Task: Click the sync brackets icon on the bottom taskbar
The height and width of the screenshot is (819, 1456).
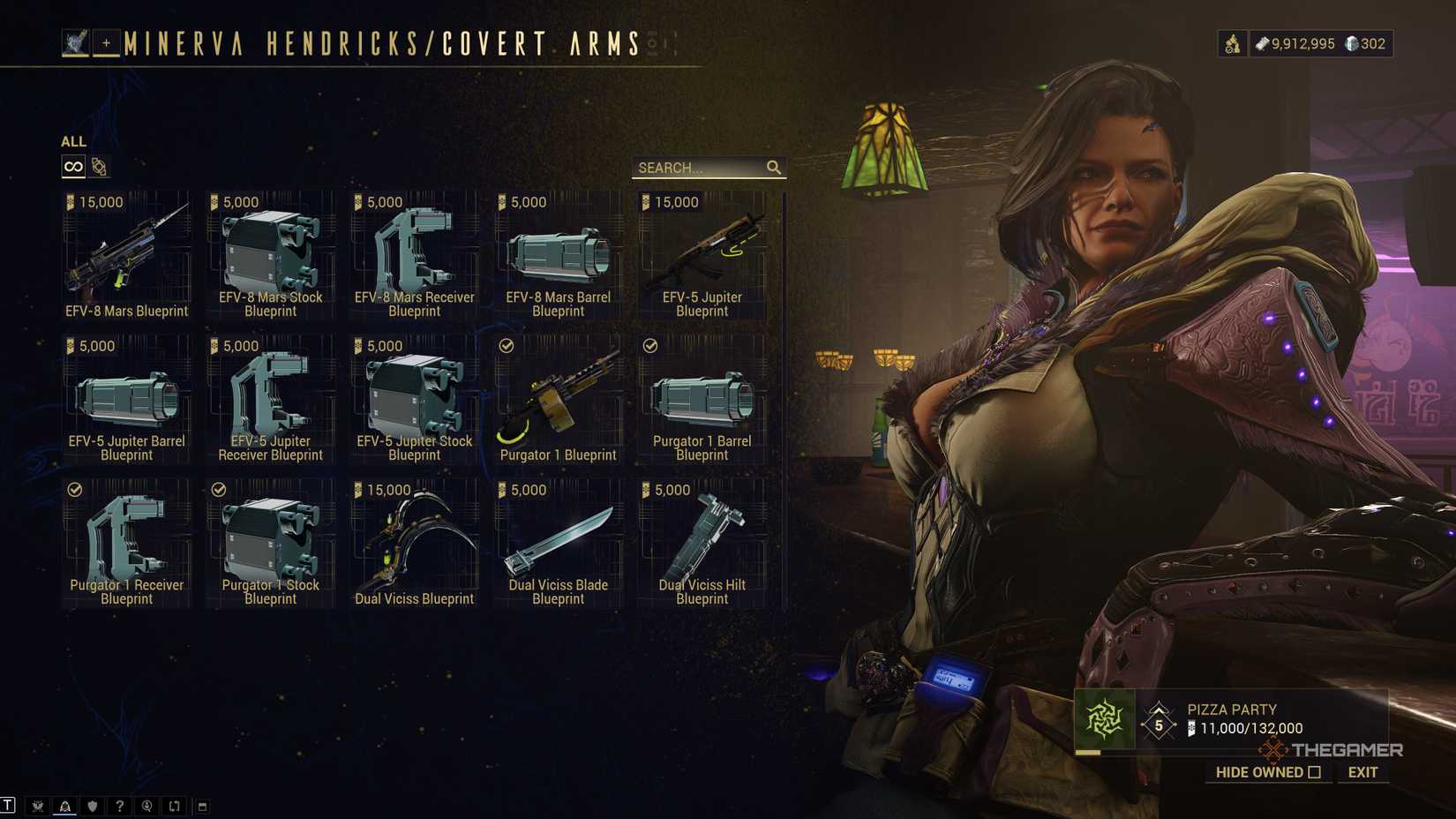Action: (175, 805)
